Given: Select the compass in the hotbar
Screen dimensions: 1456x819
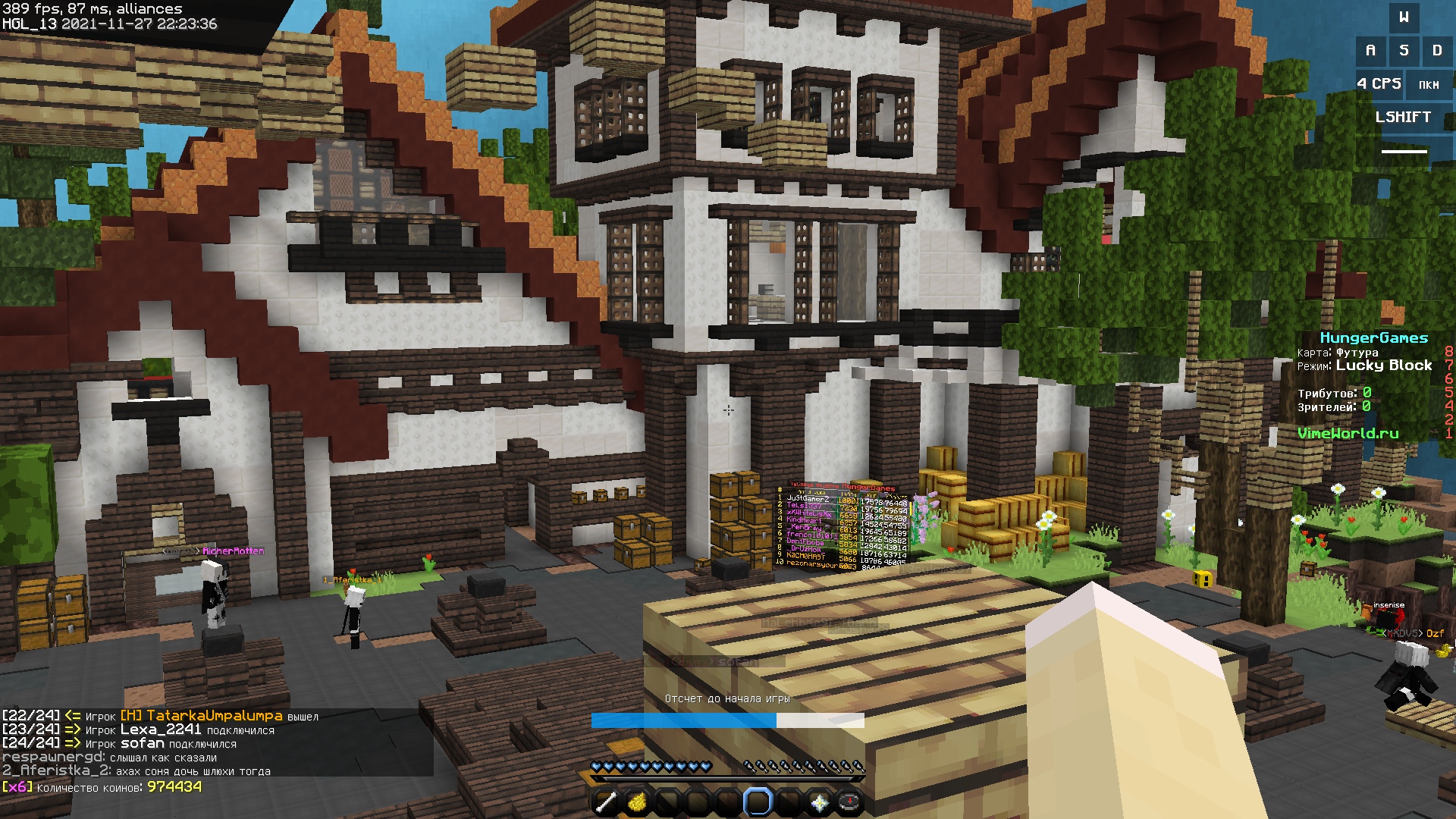Looking at the screenshot, I should coord(849,802).
